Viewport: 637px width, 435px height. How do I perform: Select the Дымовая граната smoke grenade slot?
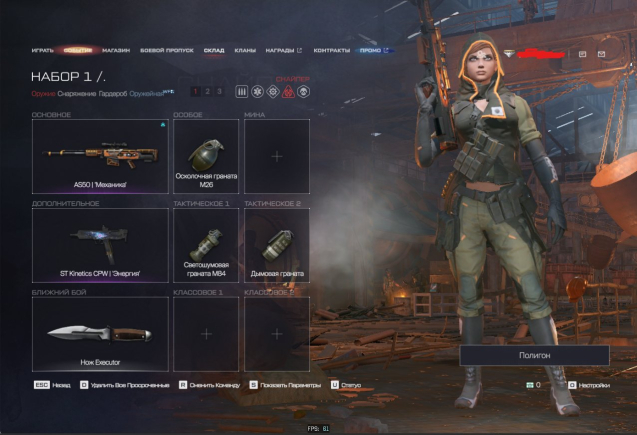[277, 245]
